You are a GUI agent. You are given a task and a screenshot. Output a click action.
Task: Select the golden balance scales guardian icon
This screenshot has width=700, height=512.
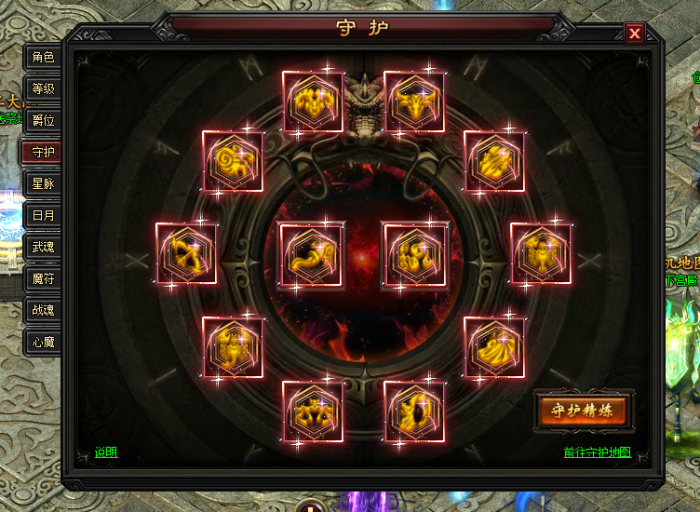tap(313, 411)
